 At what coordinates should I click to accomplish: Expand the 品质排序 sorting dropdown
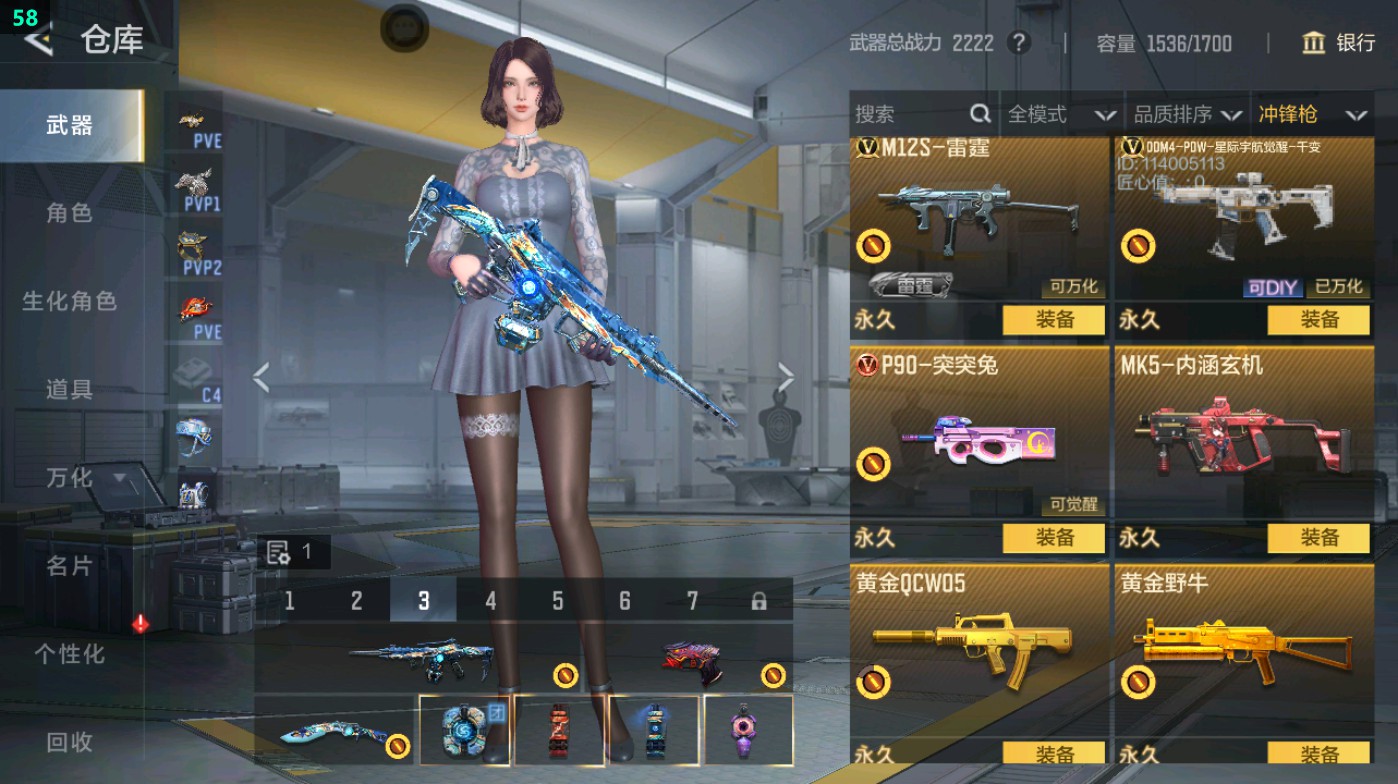pos(1188,114)
